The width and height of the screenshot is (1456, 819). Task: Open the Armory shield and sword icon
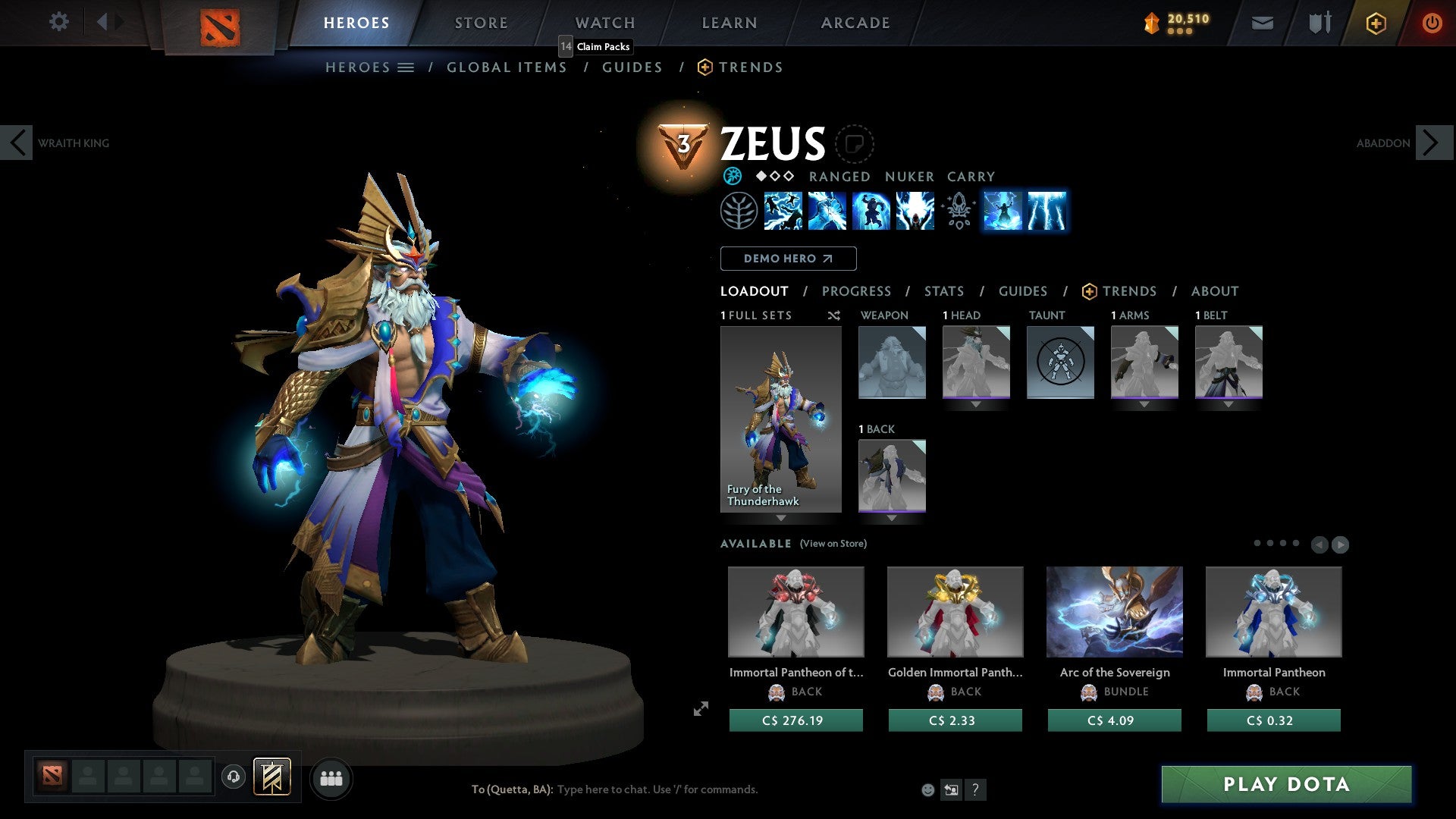pyautogui.click(x=1319, y=23)
